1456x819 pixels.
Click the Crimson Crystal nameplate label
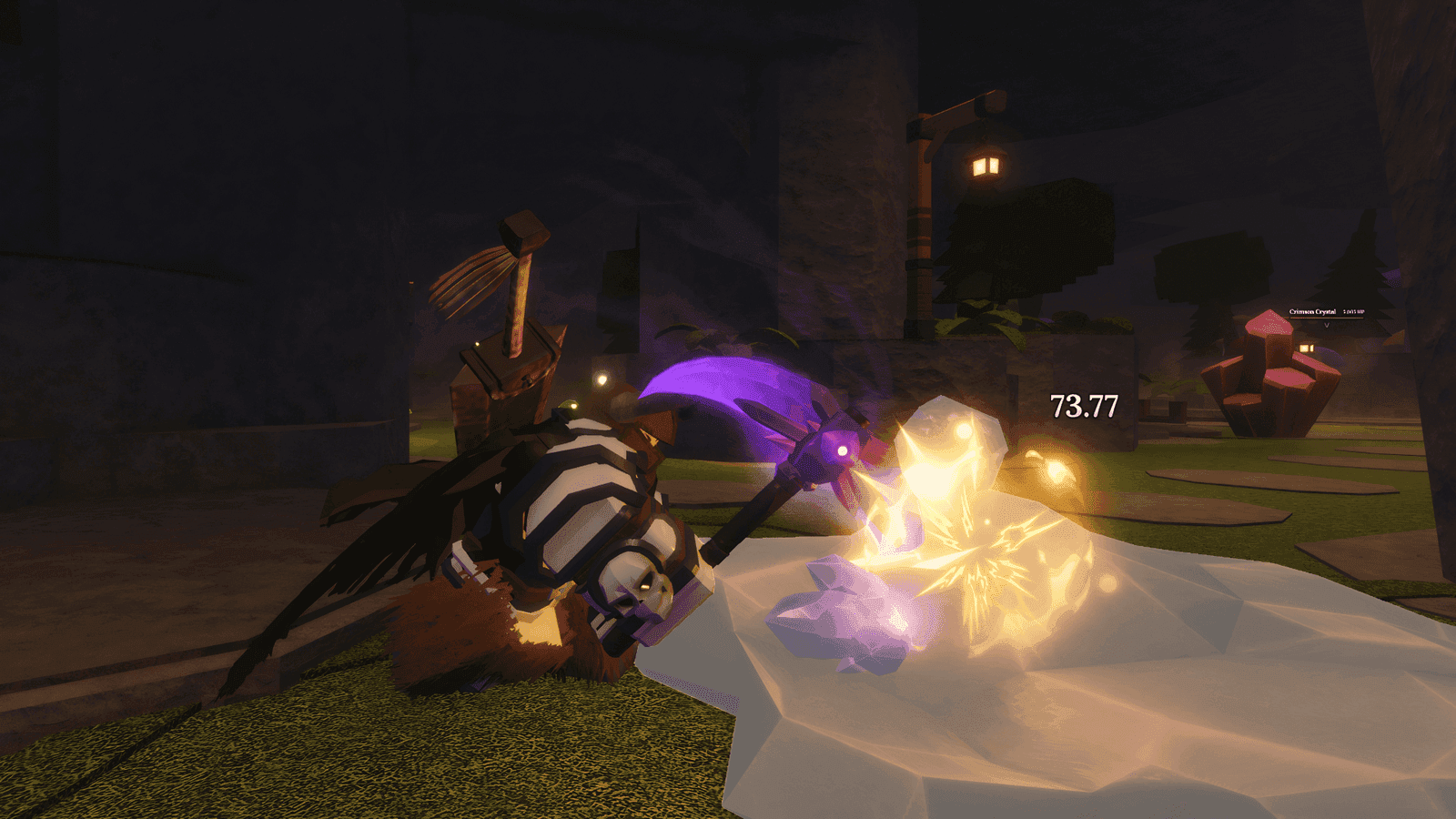coord(1313,311)
